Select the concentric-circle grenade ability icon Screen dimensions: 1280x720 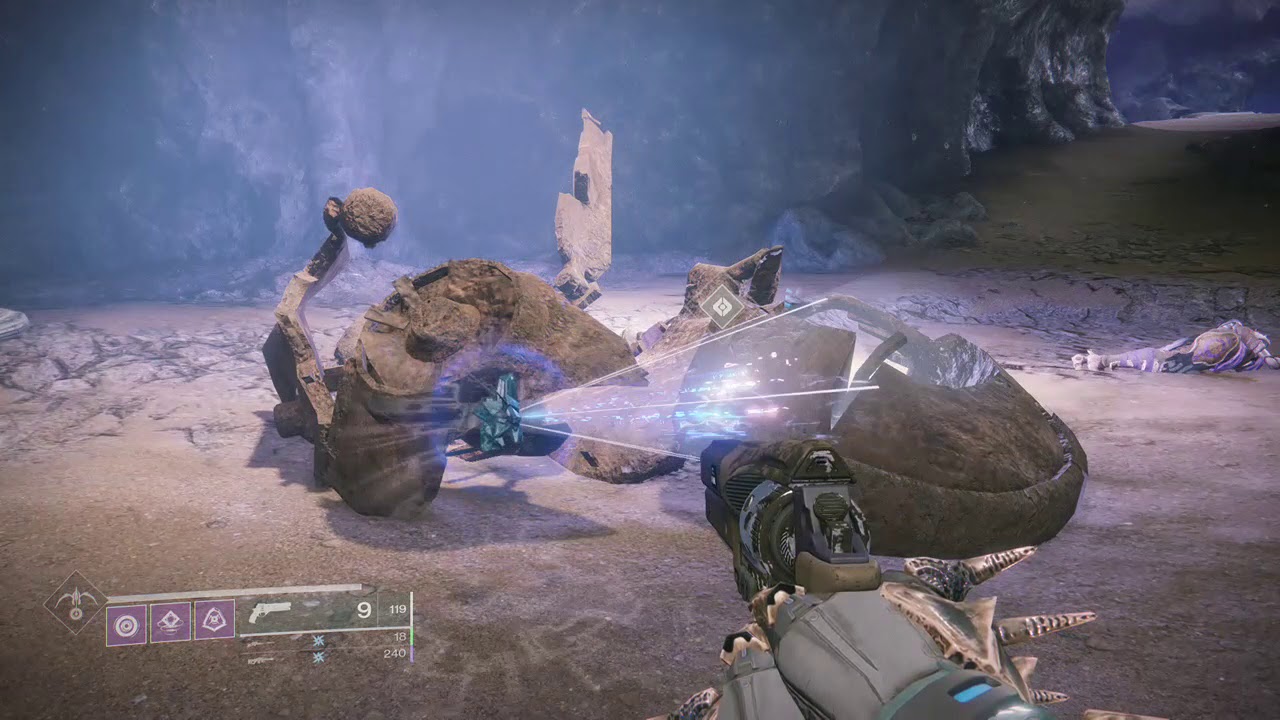pyautogui.click(x=126, y=621)
